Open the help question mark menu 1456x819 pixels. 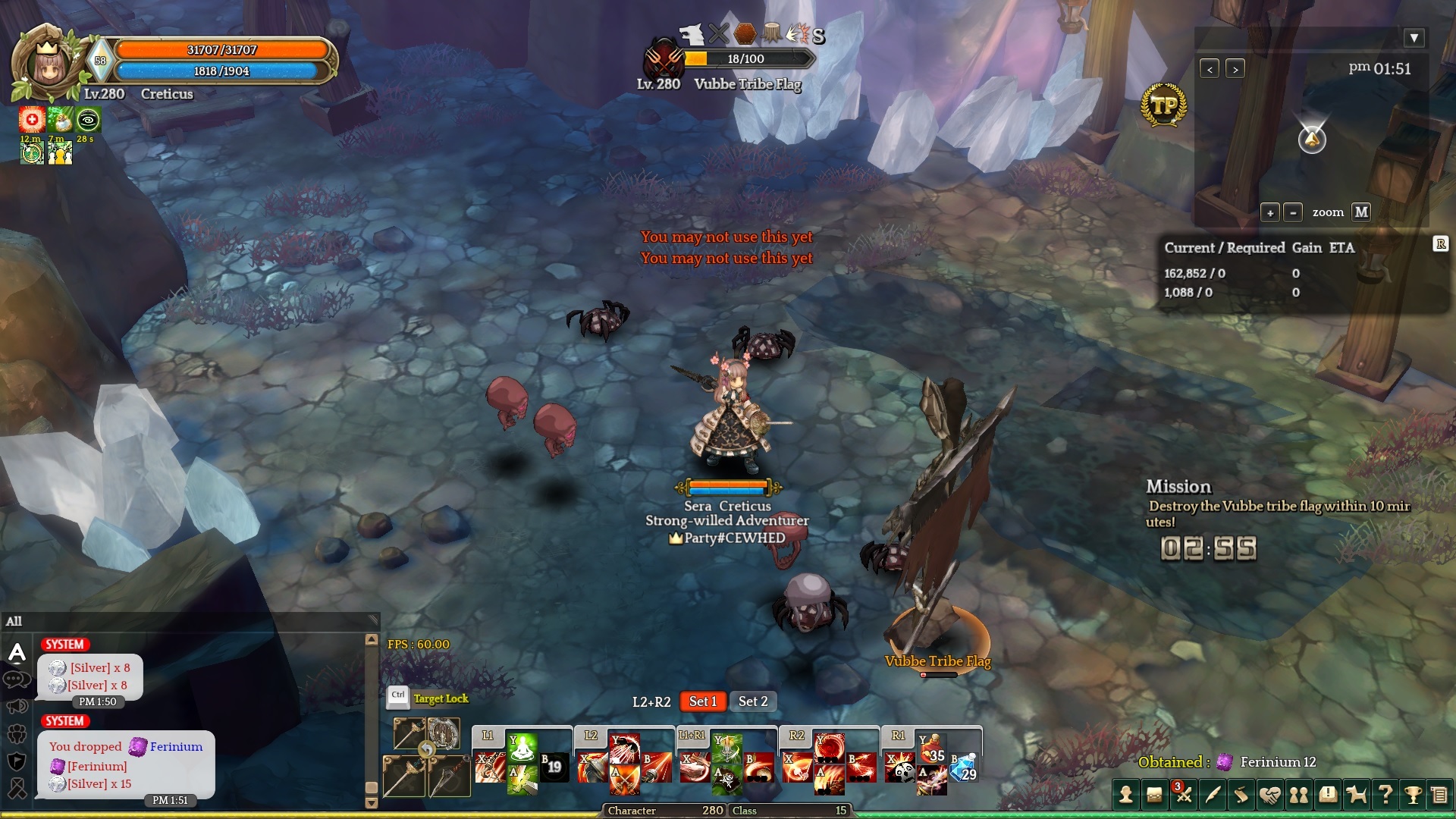(1385, 795)
